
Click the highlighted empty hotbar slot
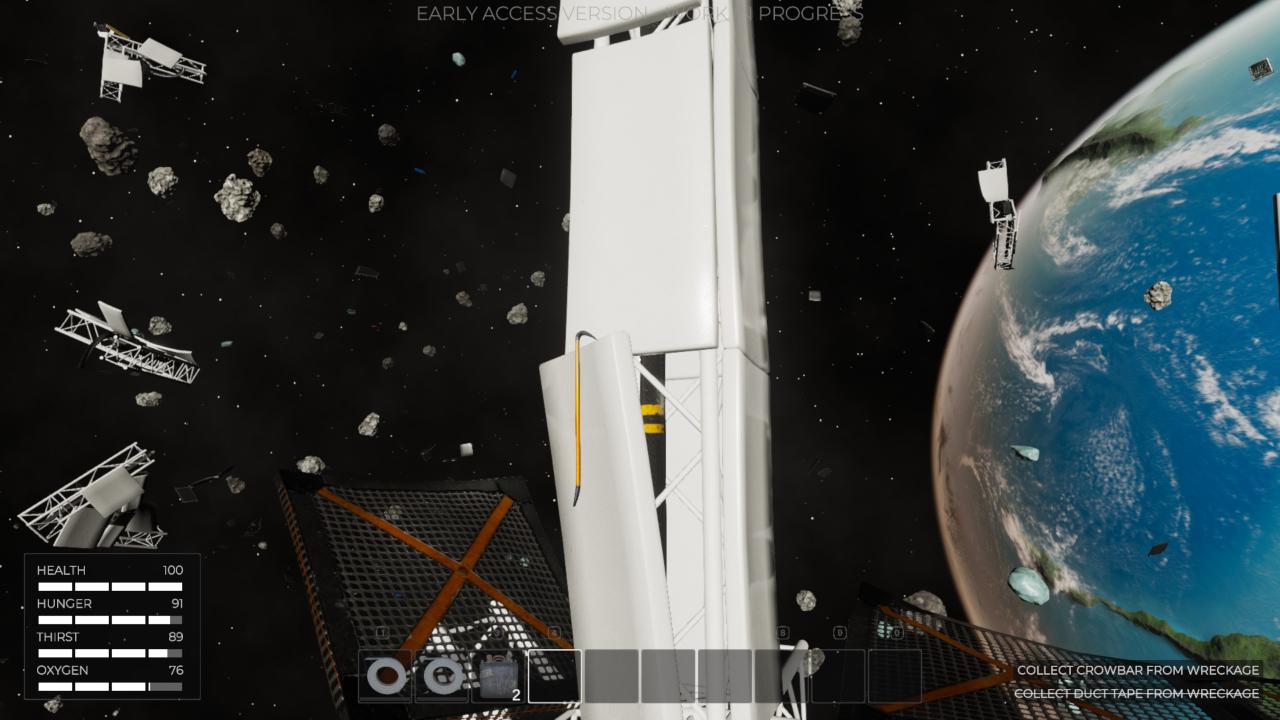click(x=554, y=676)
